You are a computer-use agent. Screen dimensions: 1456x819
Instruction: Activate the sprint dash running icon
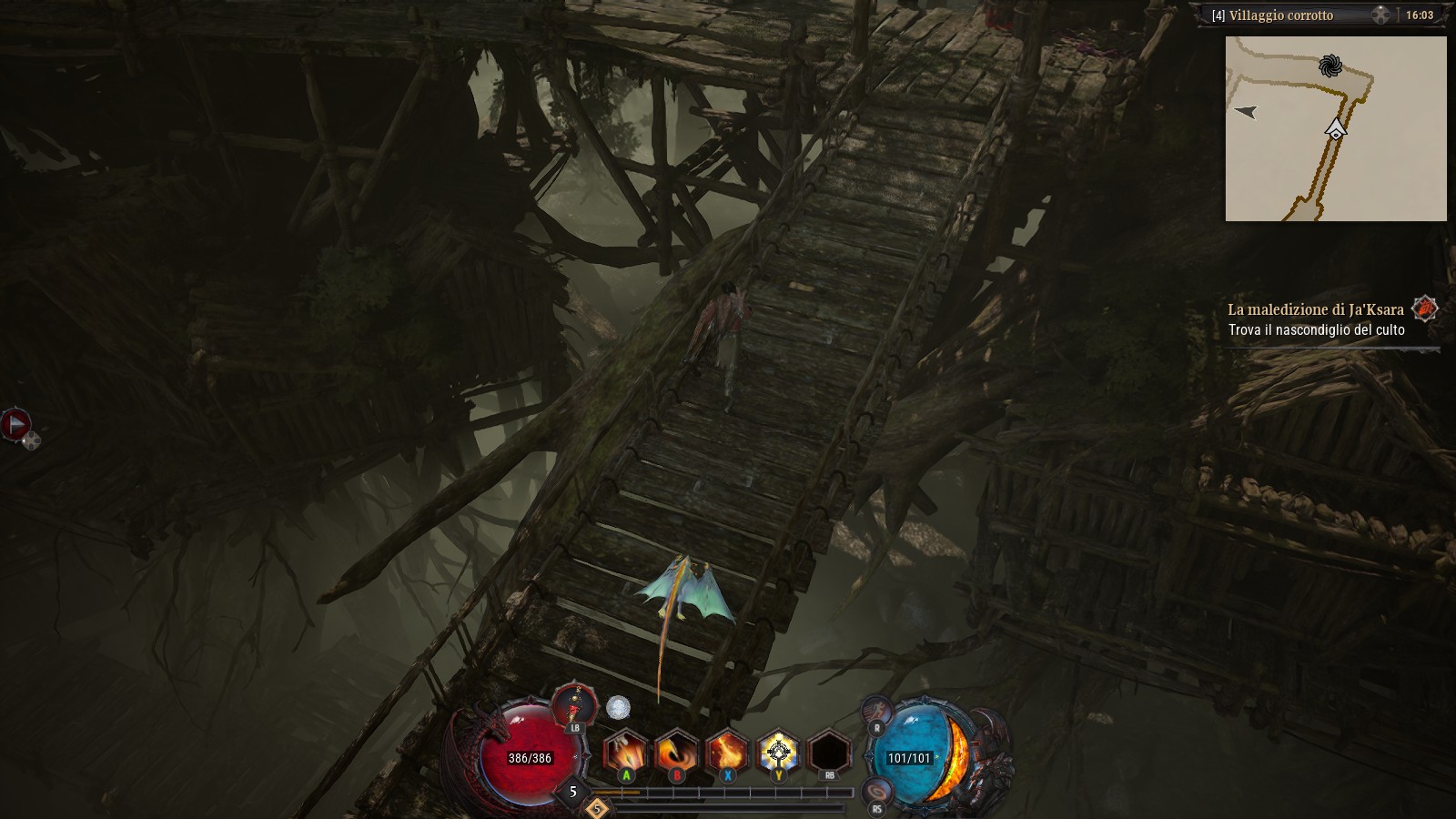click(877, 708)
